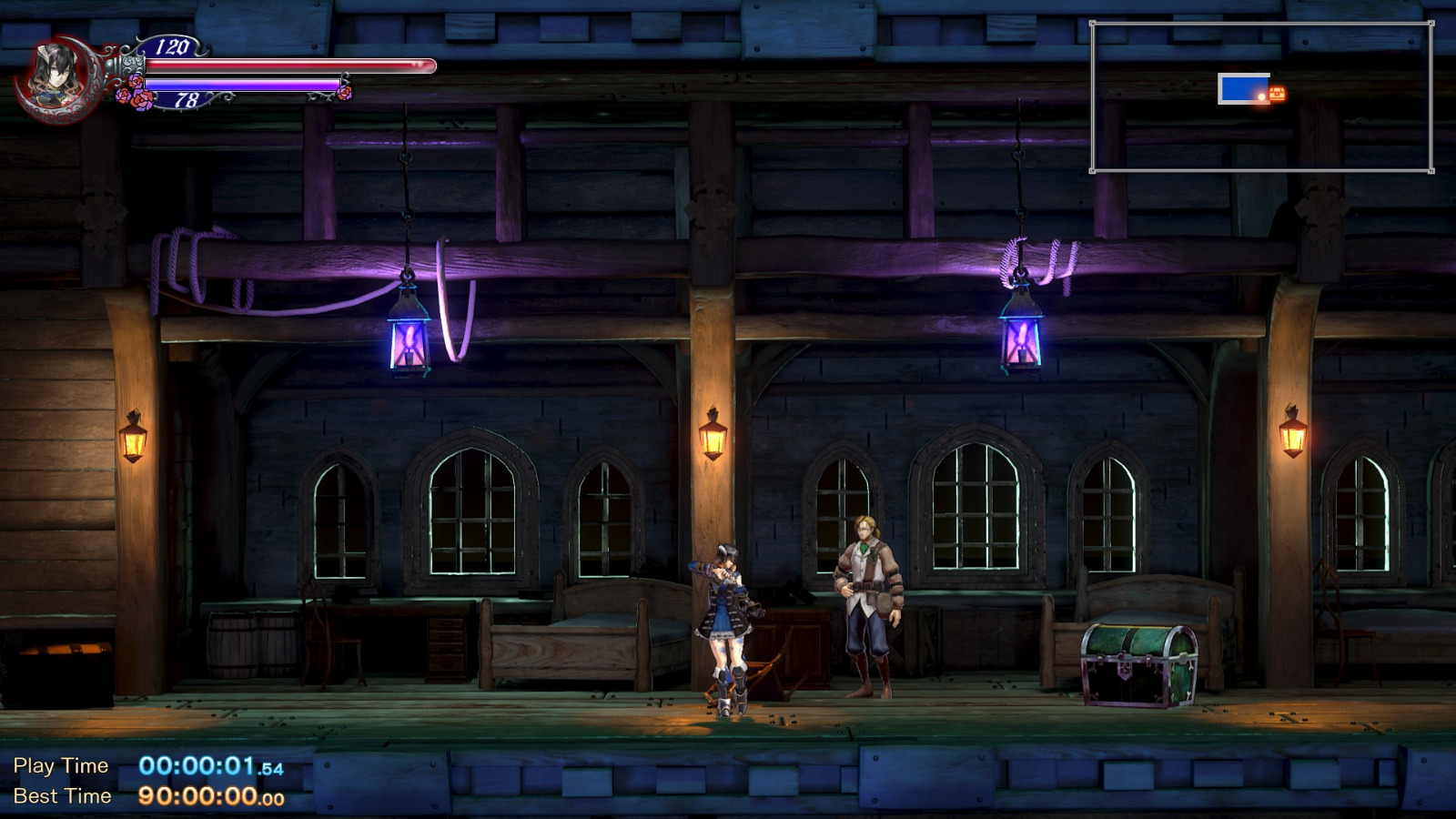
Task: Click the Best Time value 90:00:00.00
Action: tap(211, 795)
